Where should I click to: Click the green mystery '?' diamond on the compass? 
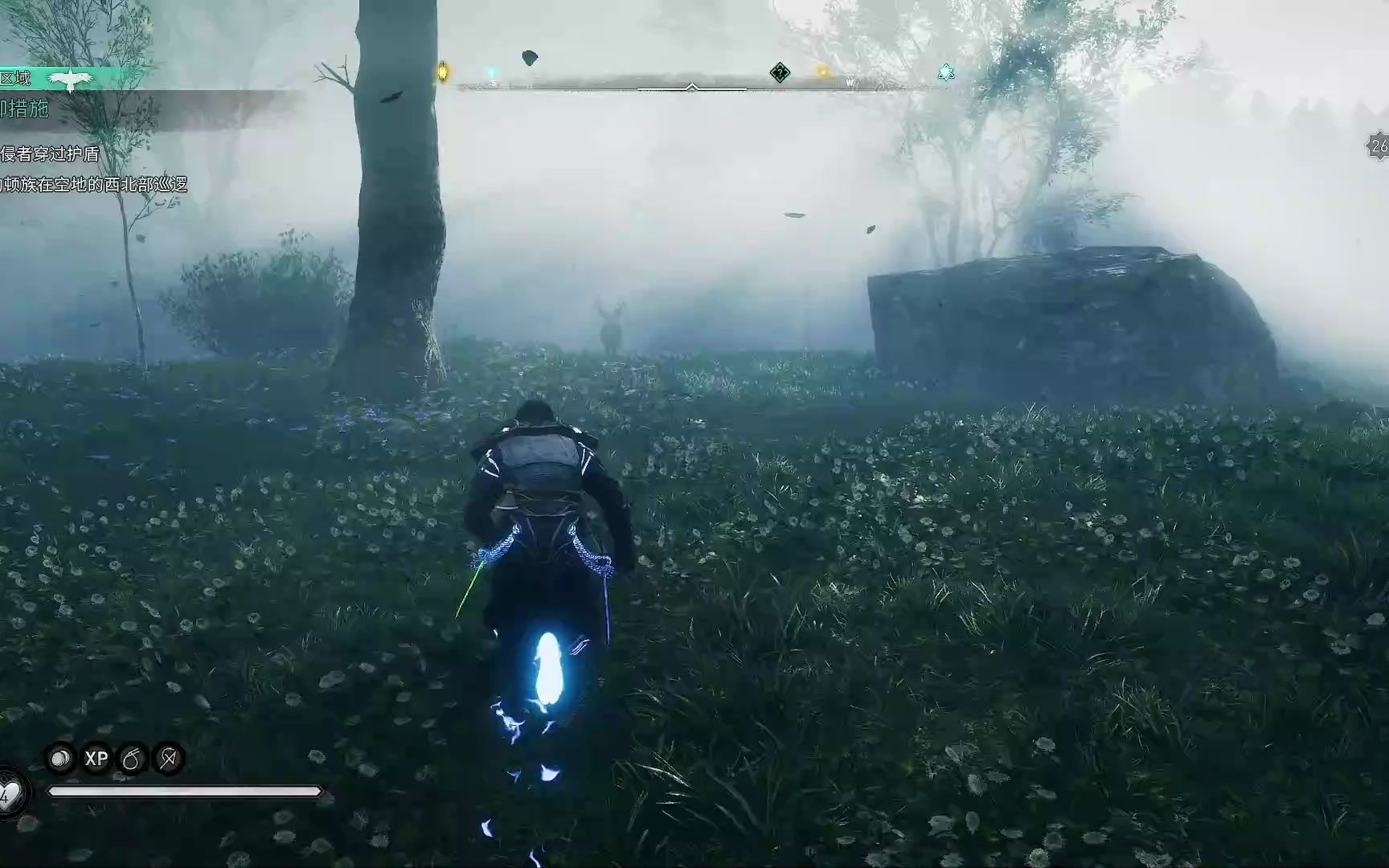point(779,73)
